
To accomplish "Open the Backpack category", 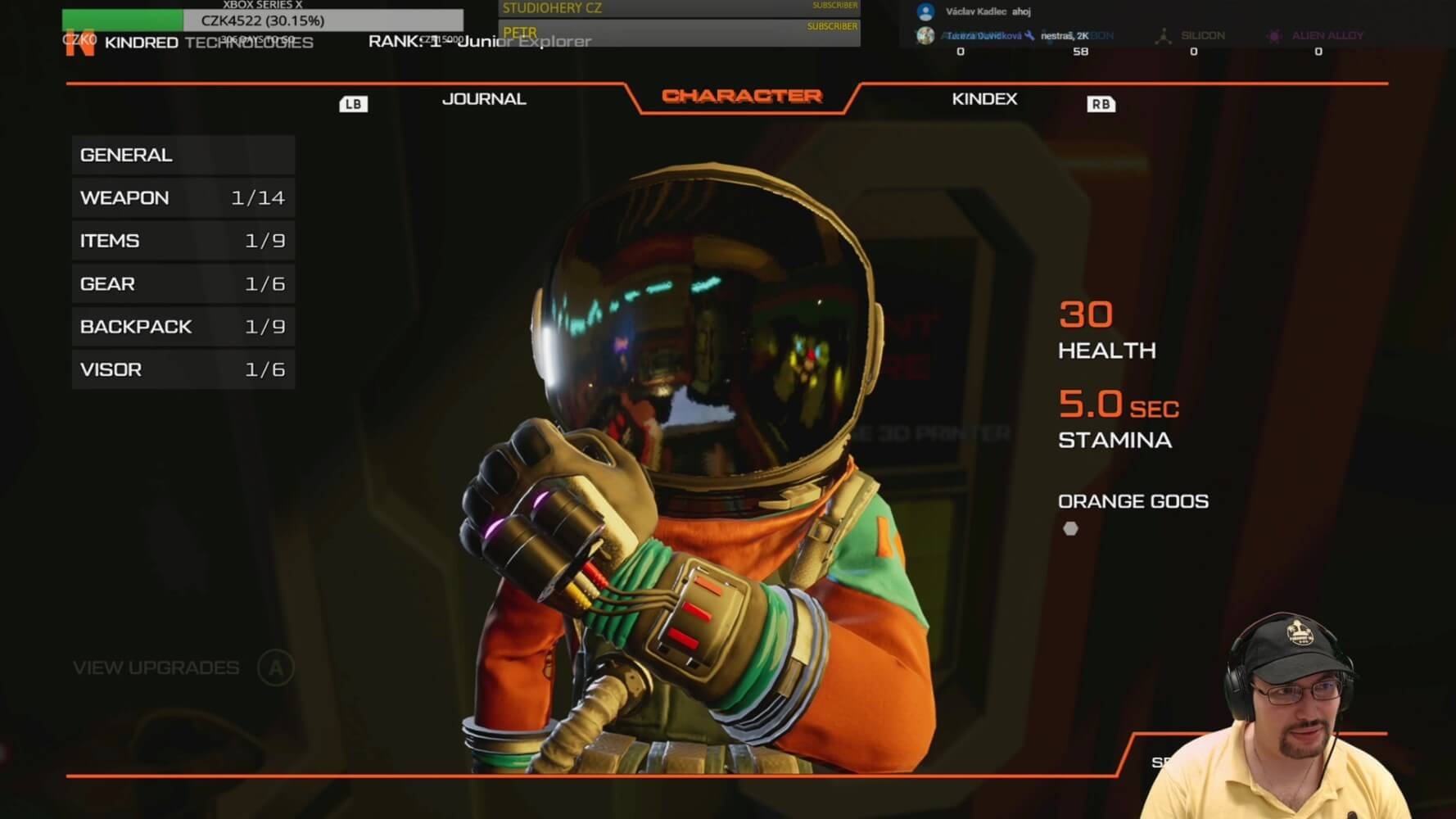I will tap(183, 327).
